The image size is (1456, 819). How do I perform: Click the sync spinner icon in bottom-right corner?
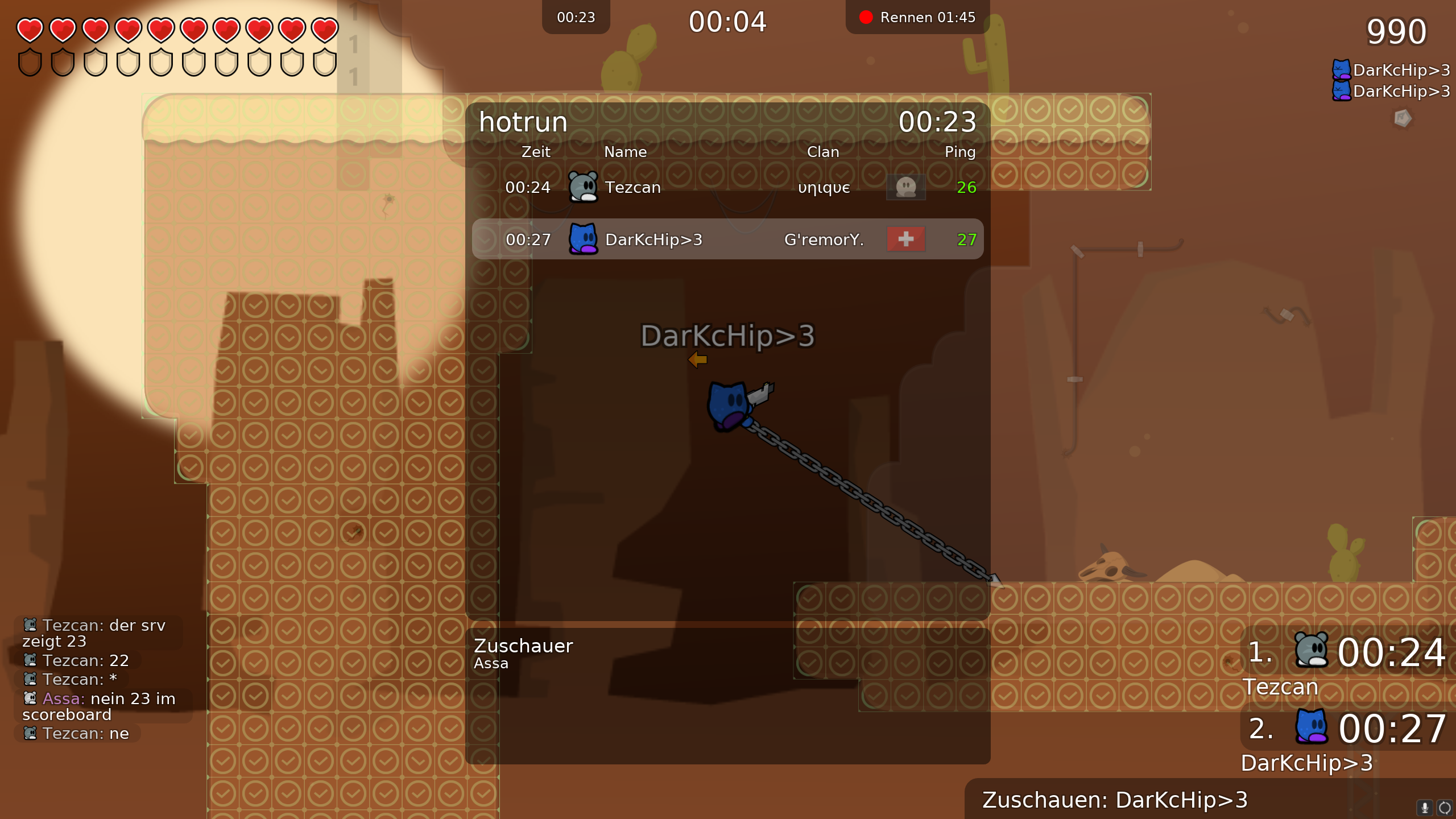(x=1446, y=808)
